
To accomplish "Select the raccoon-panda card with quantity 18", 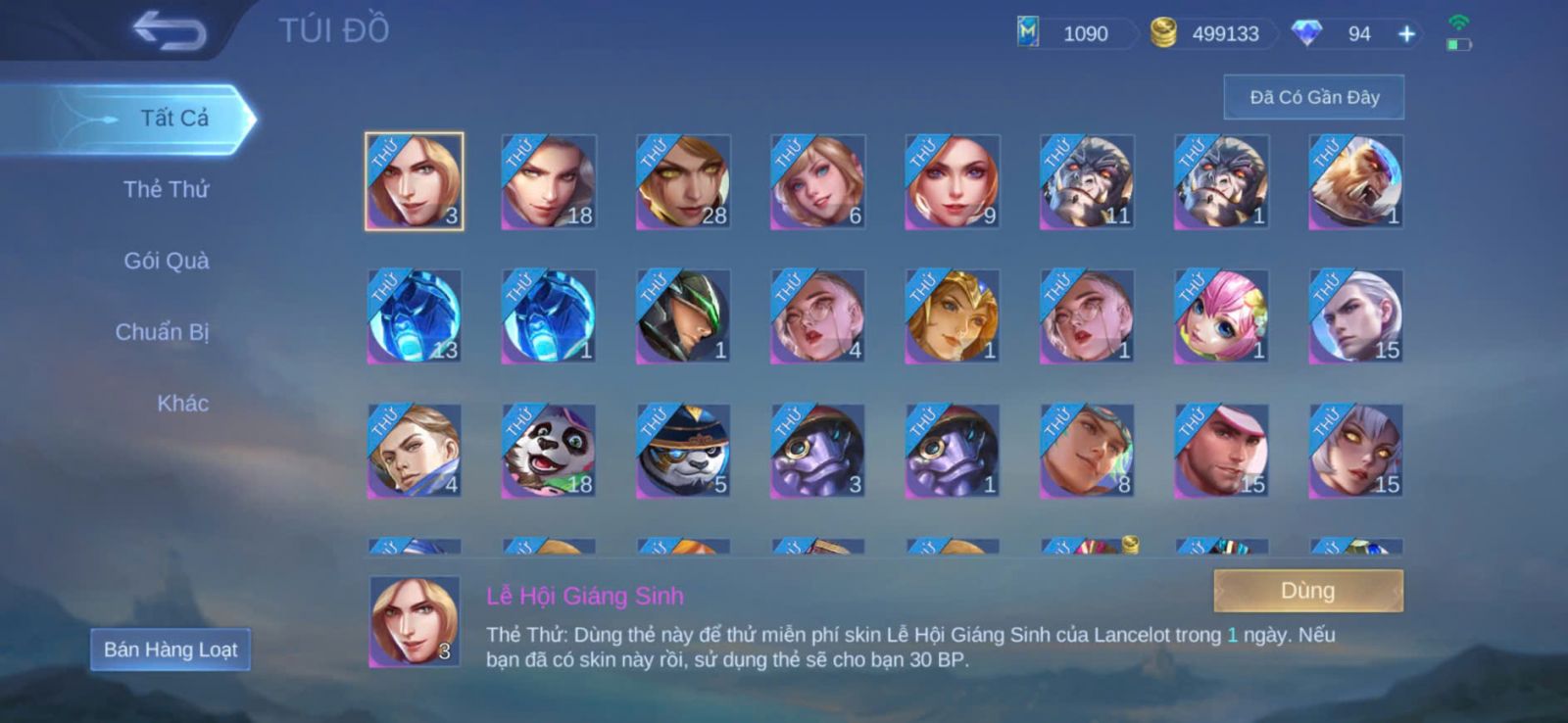I will click(549, 451).
